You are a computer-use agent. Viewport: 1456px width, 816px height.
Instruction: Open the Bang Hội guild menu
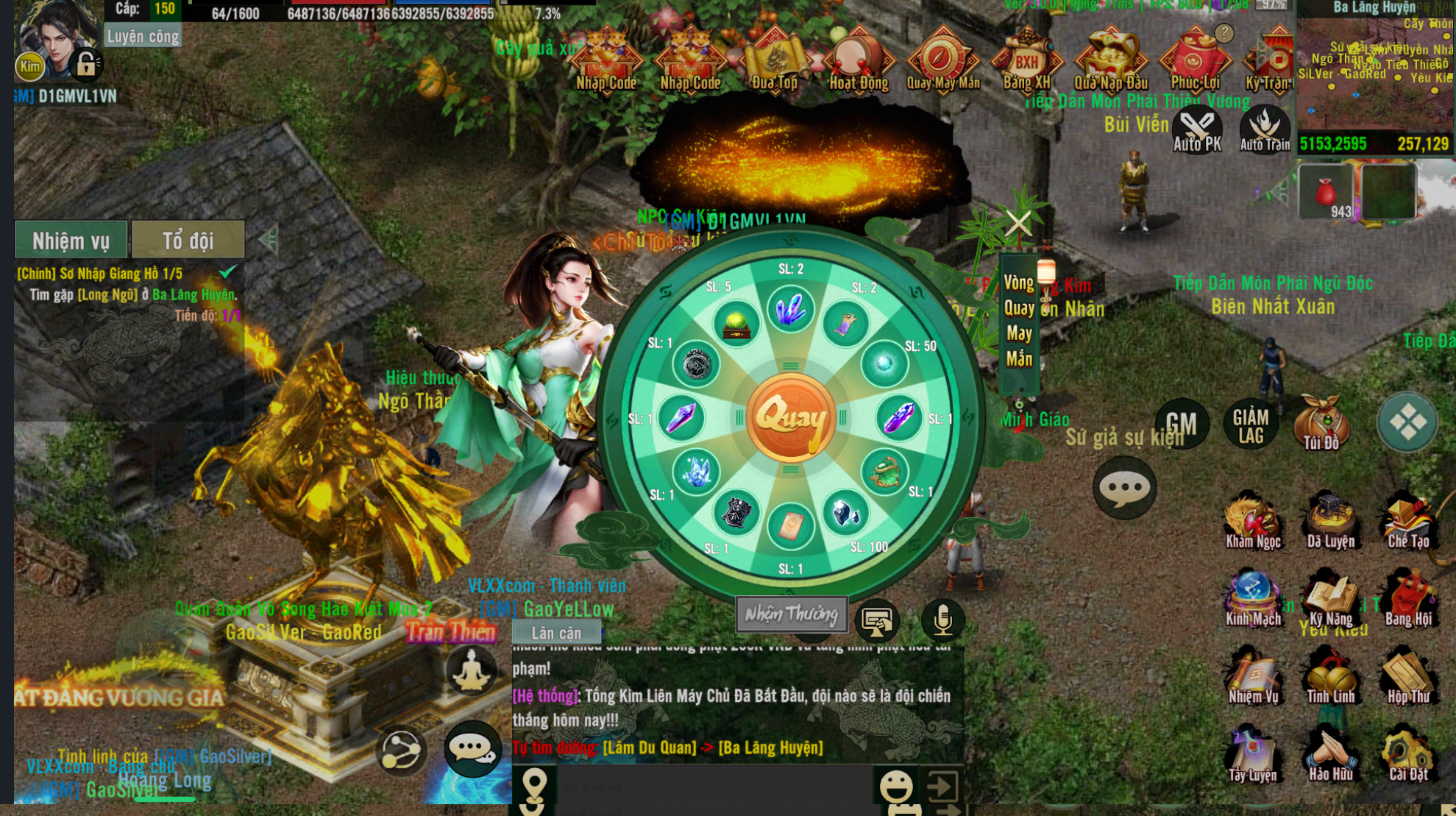pyautogui.click(x=1408, y=598)
